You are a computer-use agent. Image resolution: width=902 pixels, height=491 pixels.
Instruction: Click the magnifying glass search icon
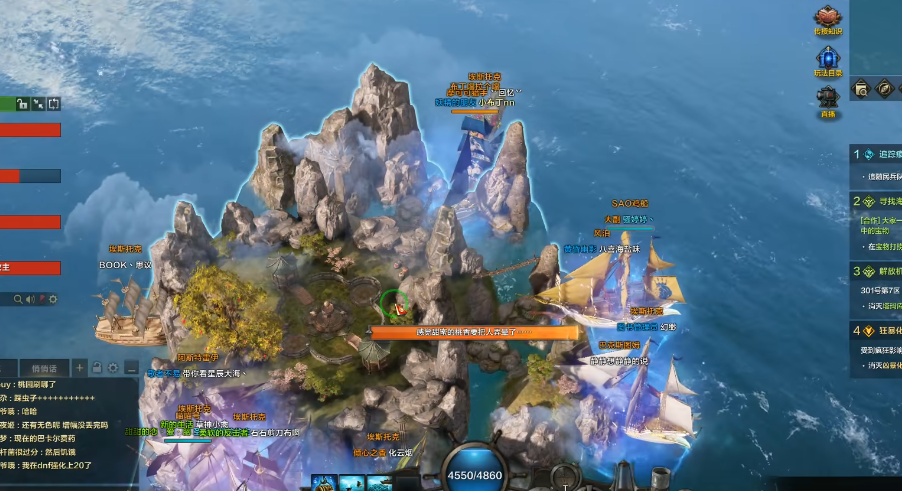click(x=17, y=299)
